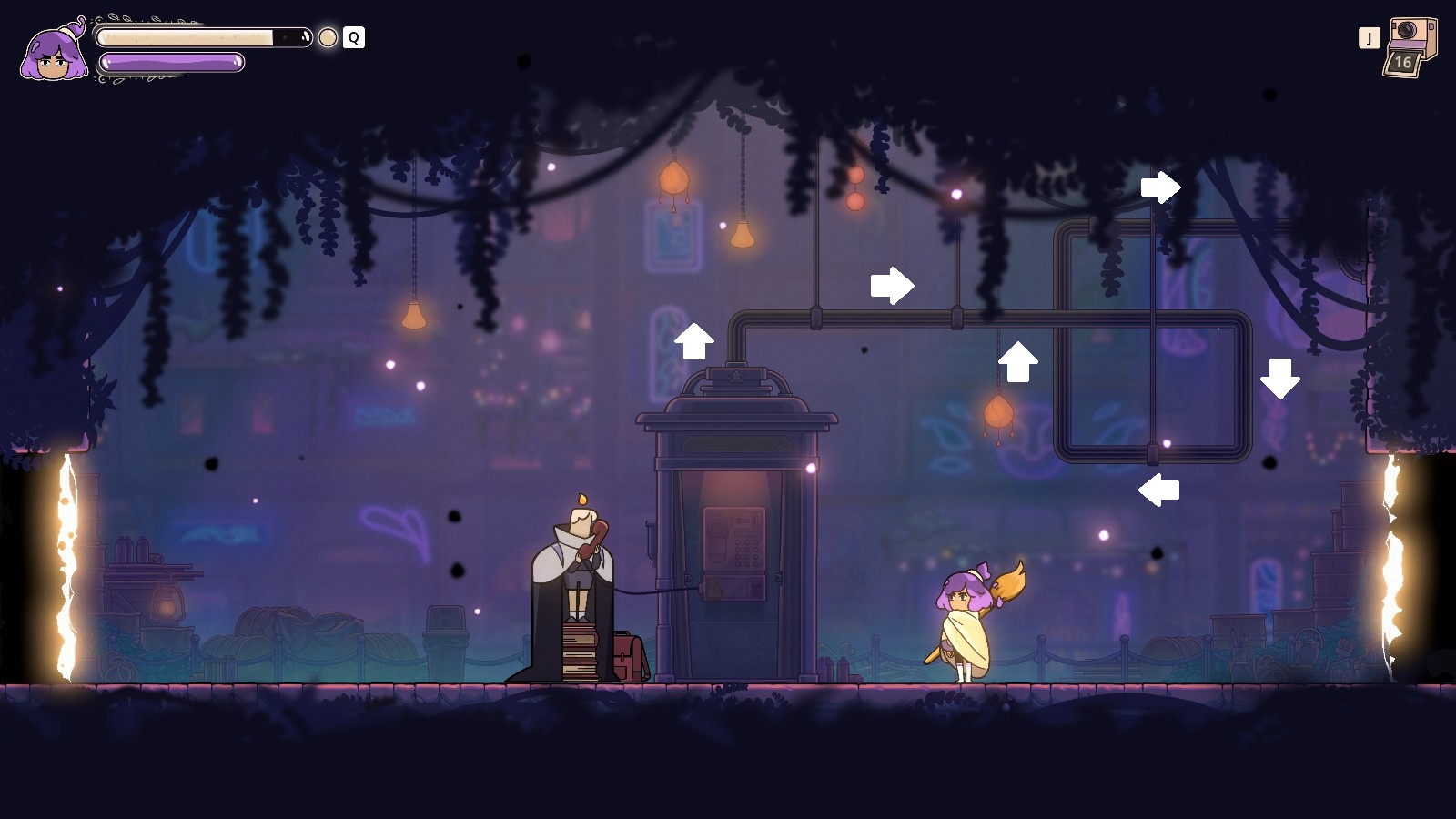Select the round orb item beside the health bar
The image size is (1456, 819).
point(328,37)
